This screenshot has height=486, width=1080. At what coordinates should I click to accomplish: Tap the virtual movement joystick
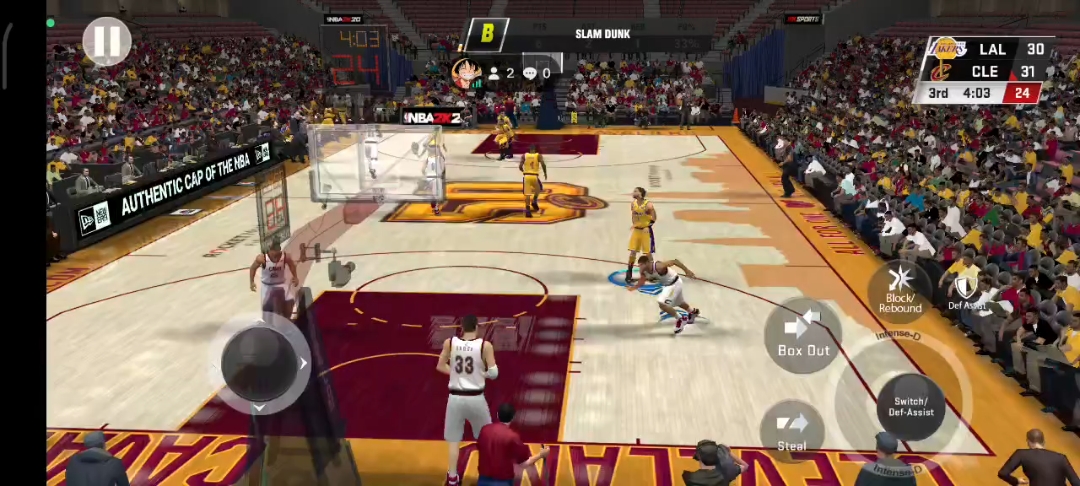pos(259,363)
